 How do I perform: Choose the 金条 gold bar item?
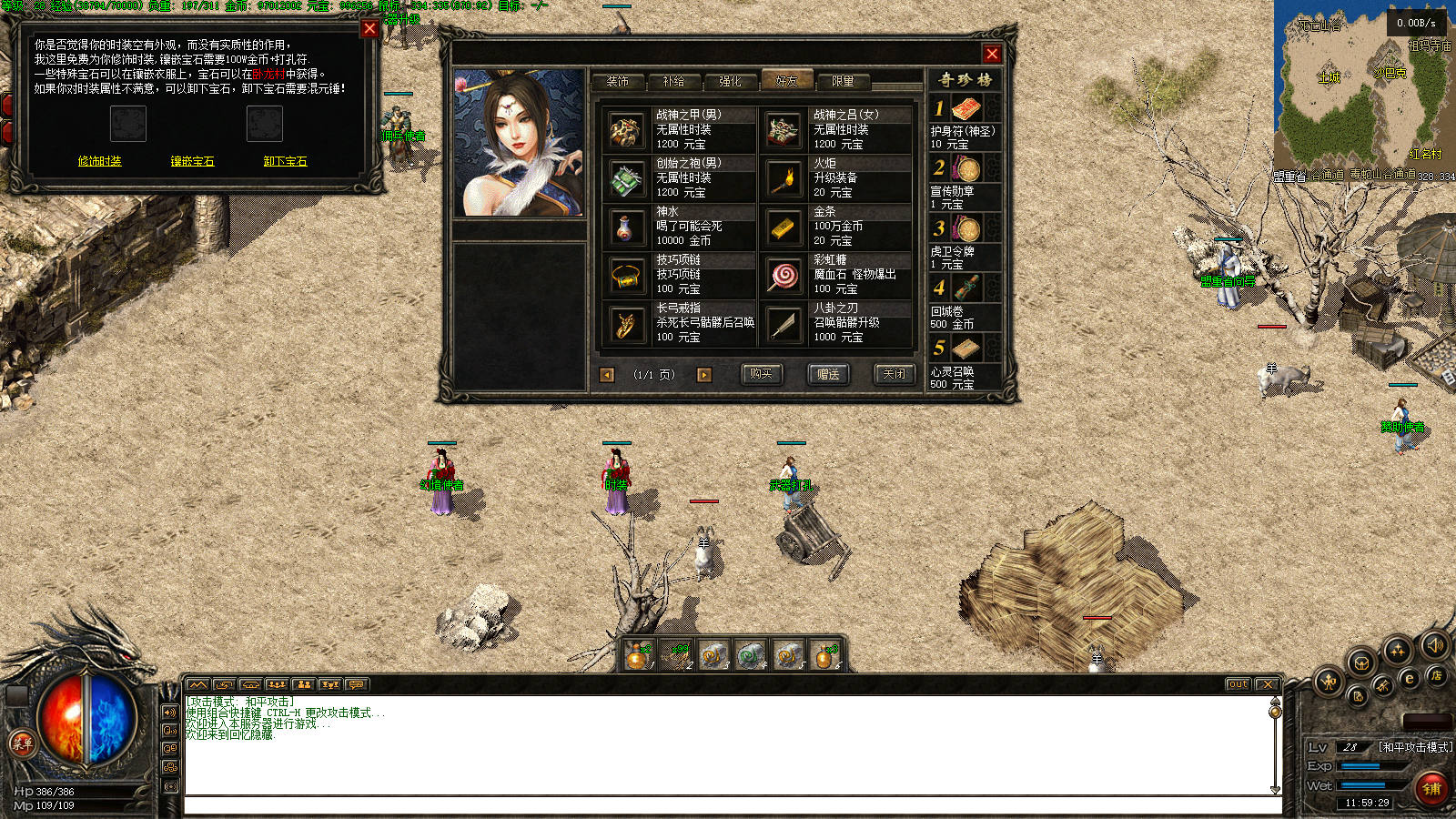pos(835,227)
